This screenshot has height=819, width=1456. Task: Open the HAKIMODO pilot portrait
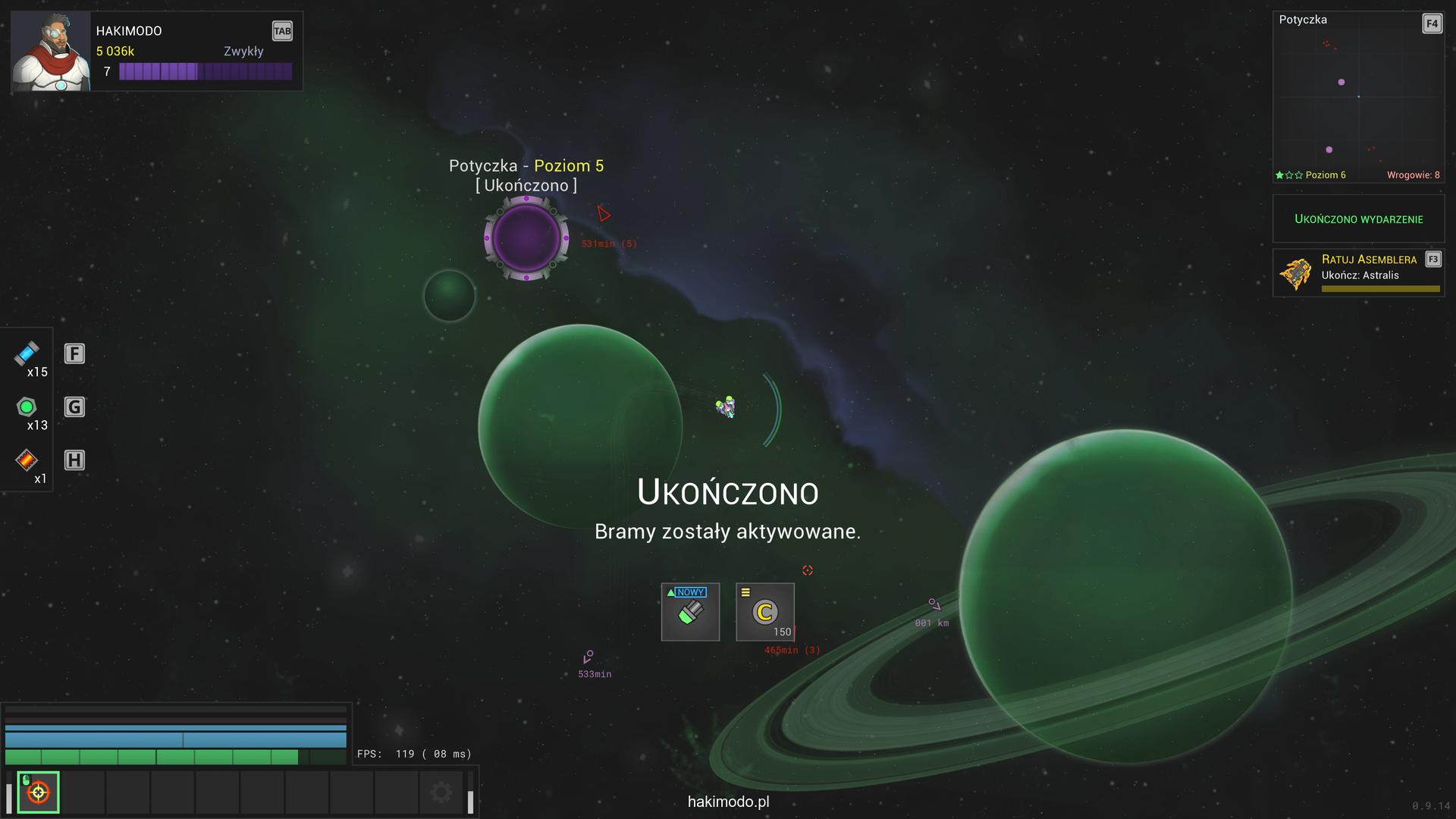pos(50,52)
